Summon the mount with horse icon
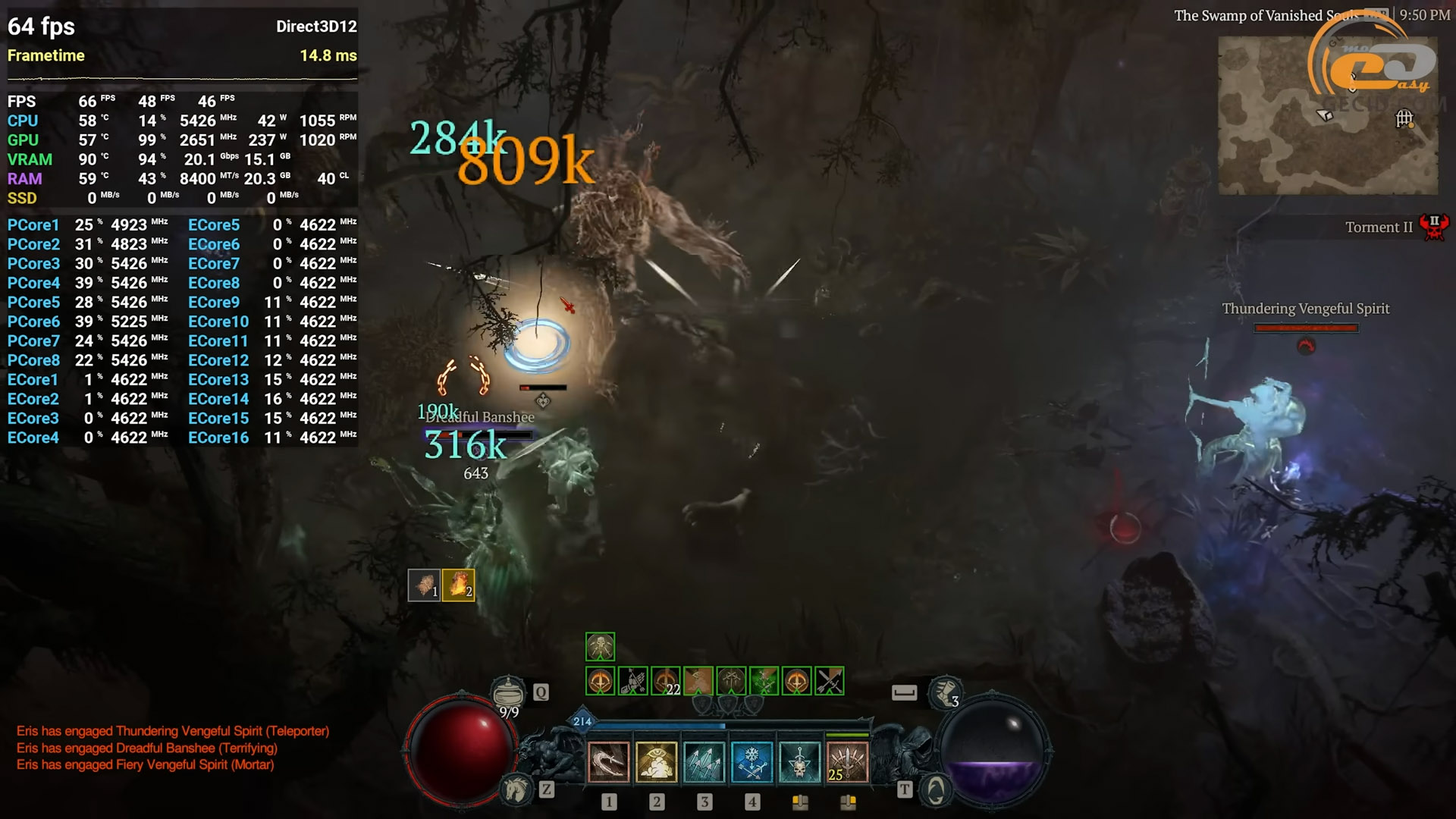Screen dimensions: 1456x819 [517, 790]
